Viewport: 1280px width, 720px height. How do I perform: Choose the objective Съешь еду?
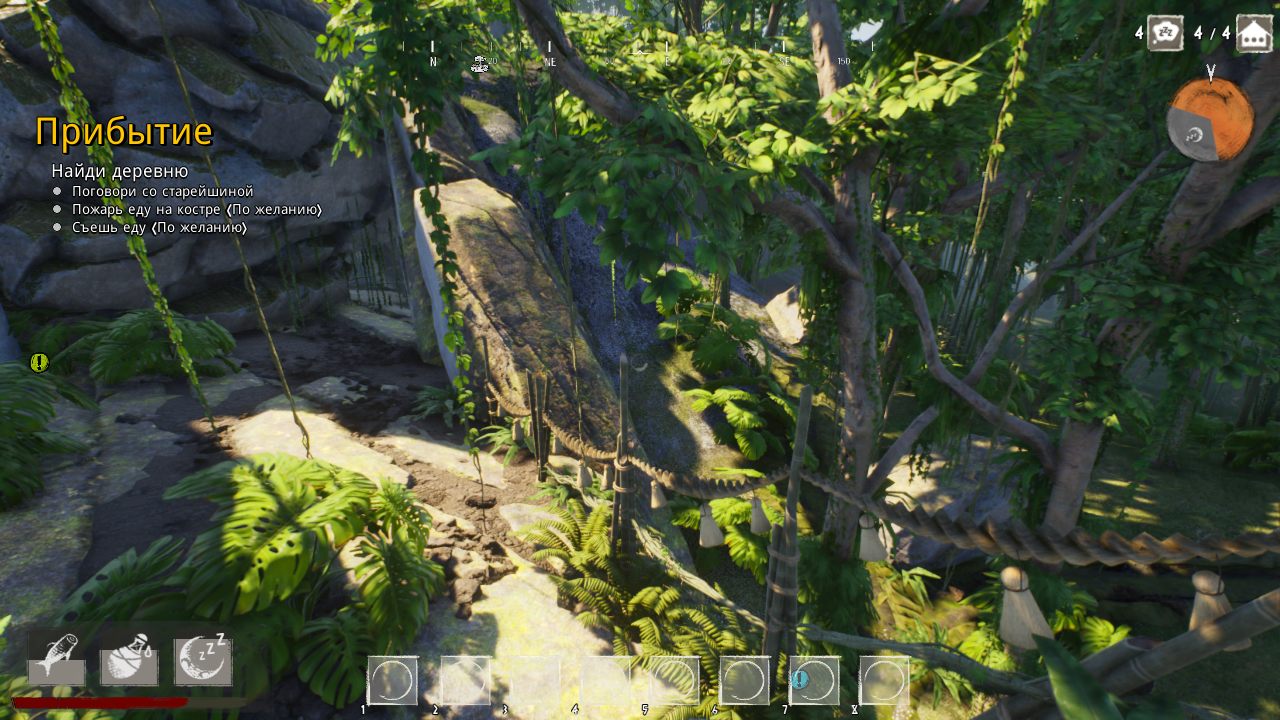tap(159, 227)
